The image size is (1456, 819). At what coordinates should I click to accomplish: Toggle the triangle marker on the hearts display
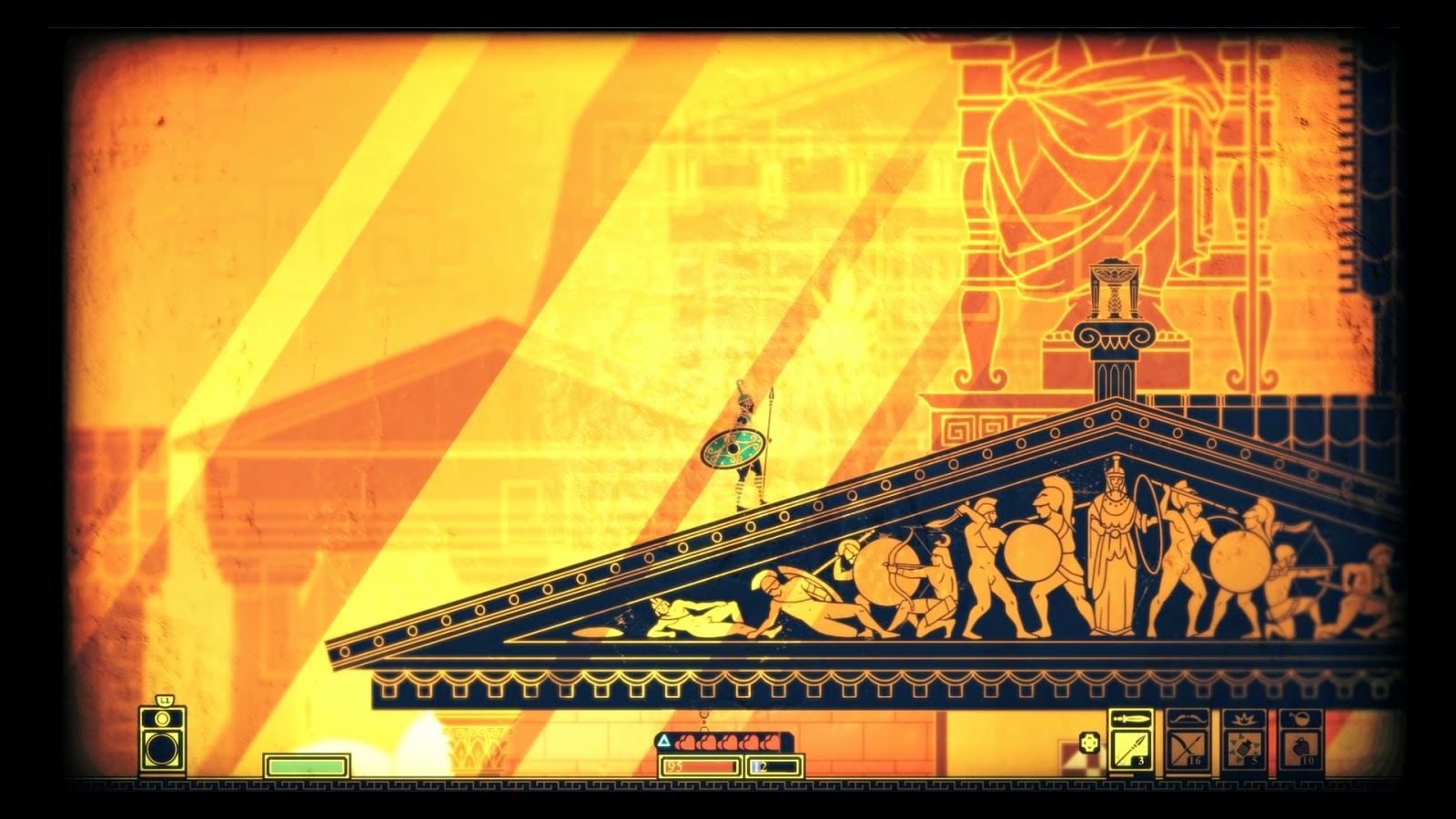tap(664, 741)
